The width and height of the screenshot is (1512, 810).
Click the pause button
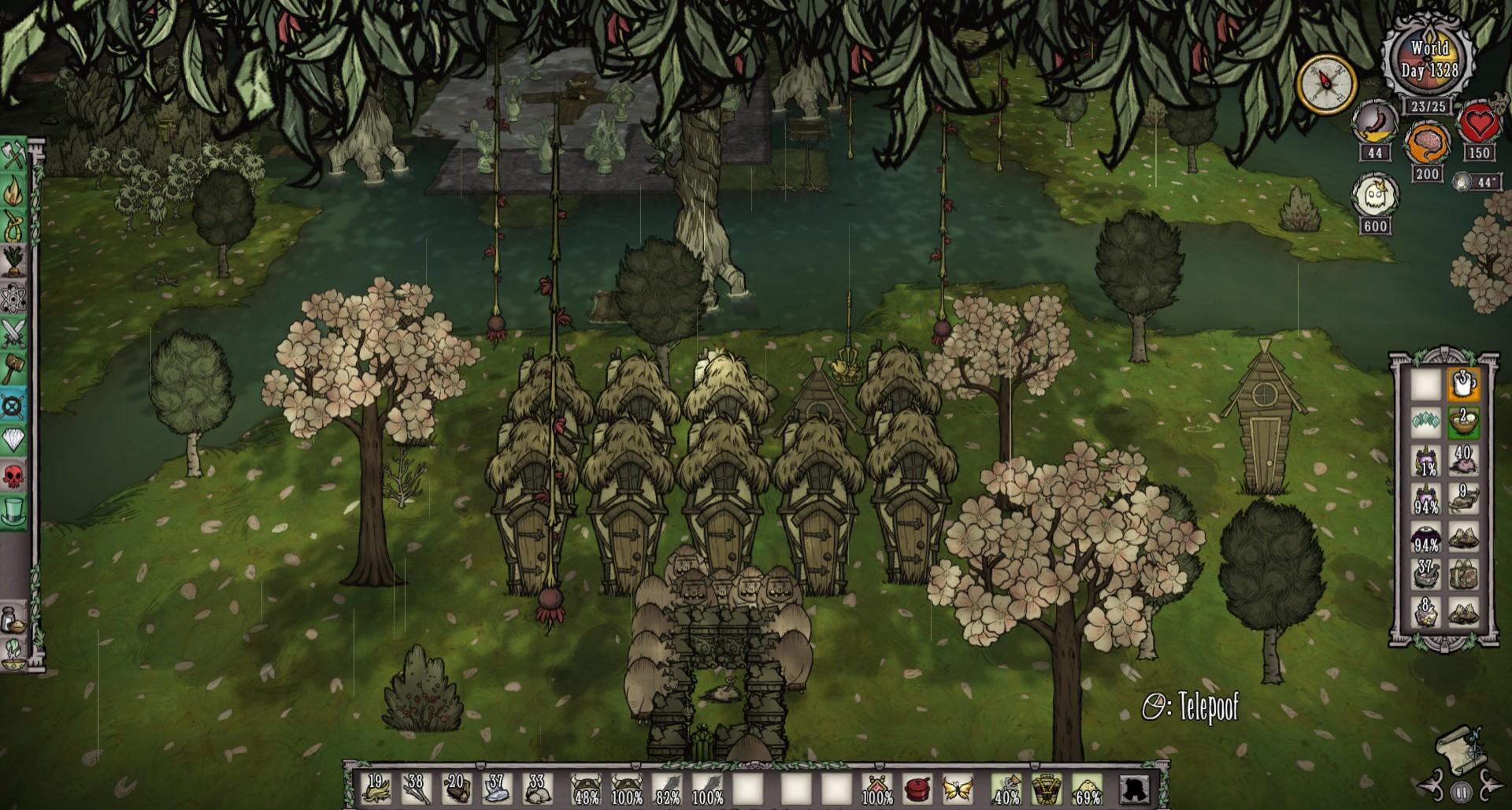(1462, 792)
